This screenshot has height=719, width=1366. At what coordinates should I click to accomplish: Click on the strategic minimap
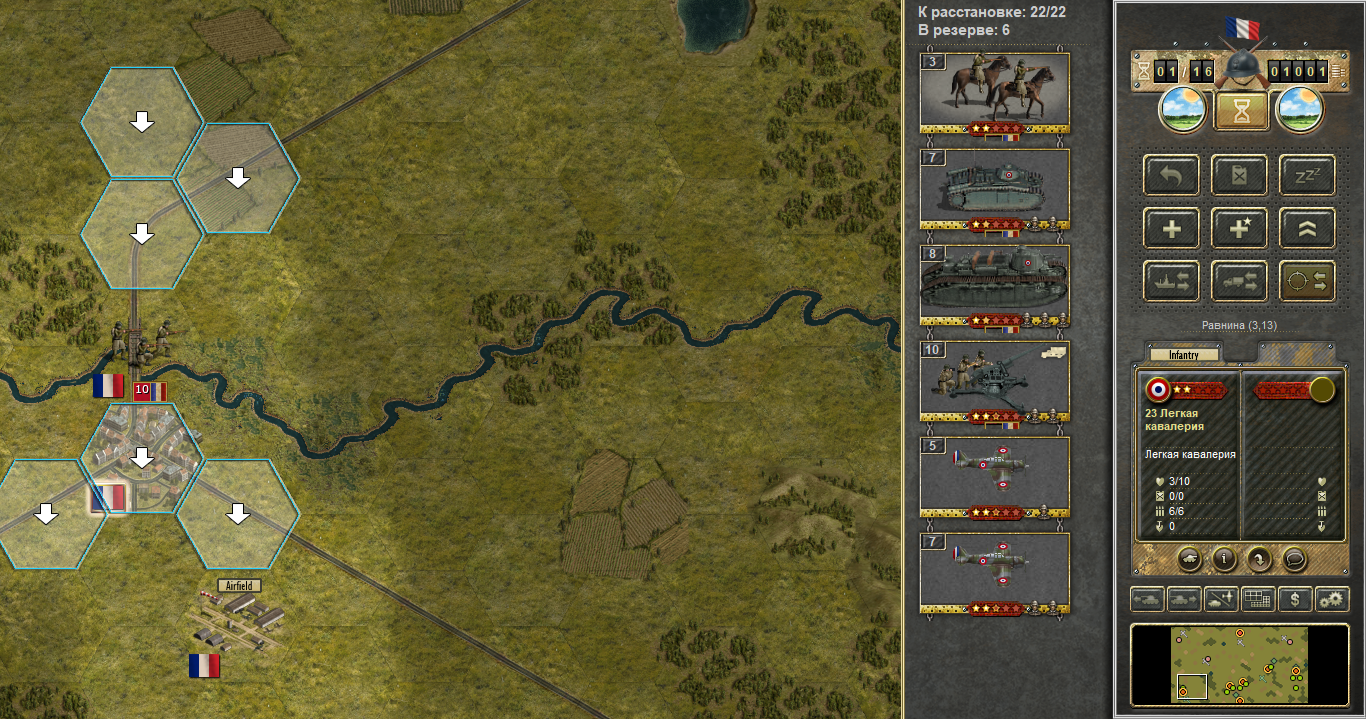point(1239,664)
